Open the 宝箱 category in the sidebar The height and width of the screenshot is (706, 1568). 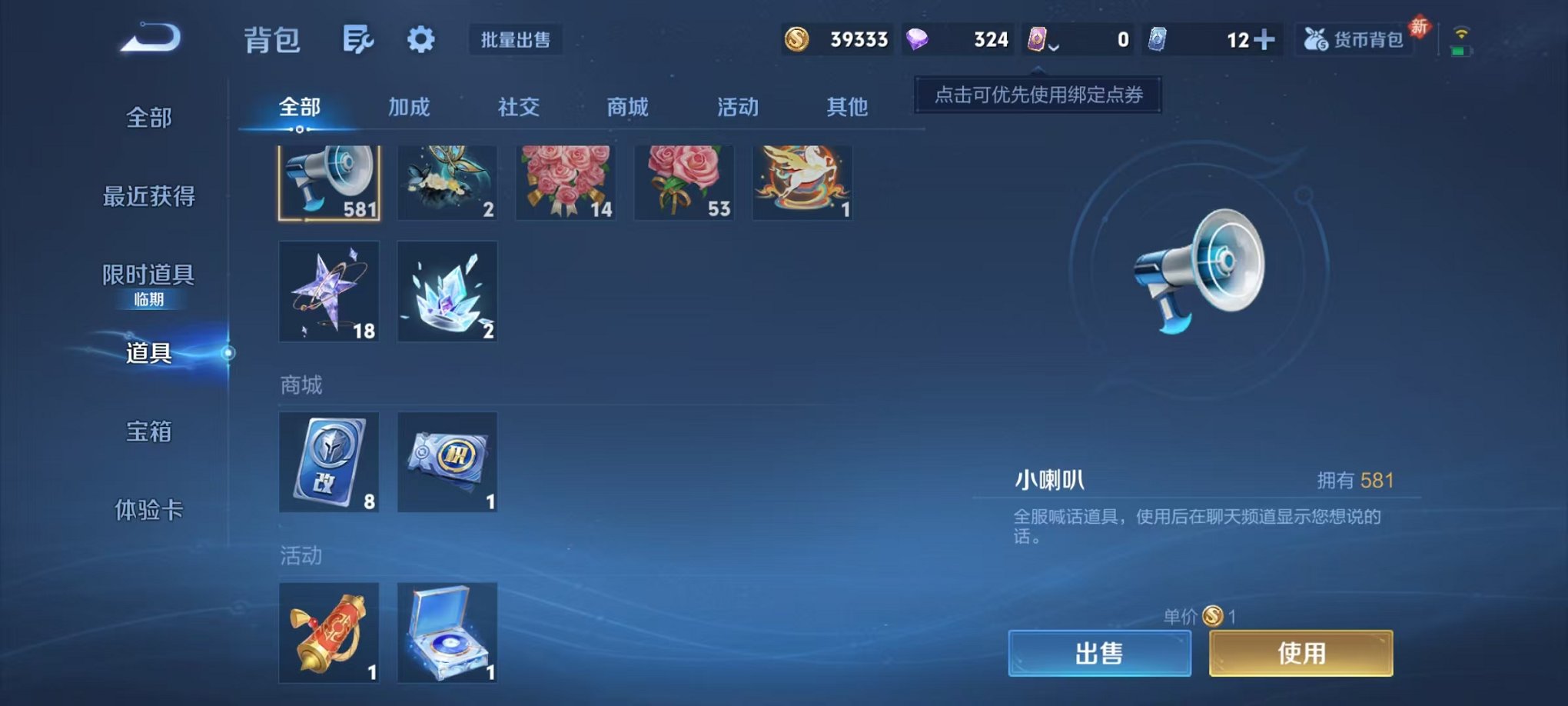click(x=148, y=433)
